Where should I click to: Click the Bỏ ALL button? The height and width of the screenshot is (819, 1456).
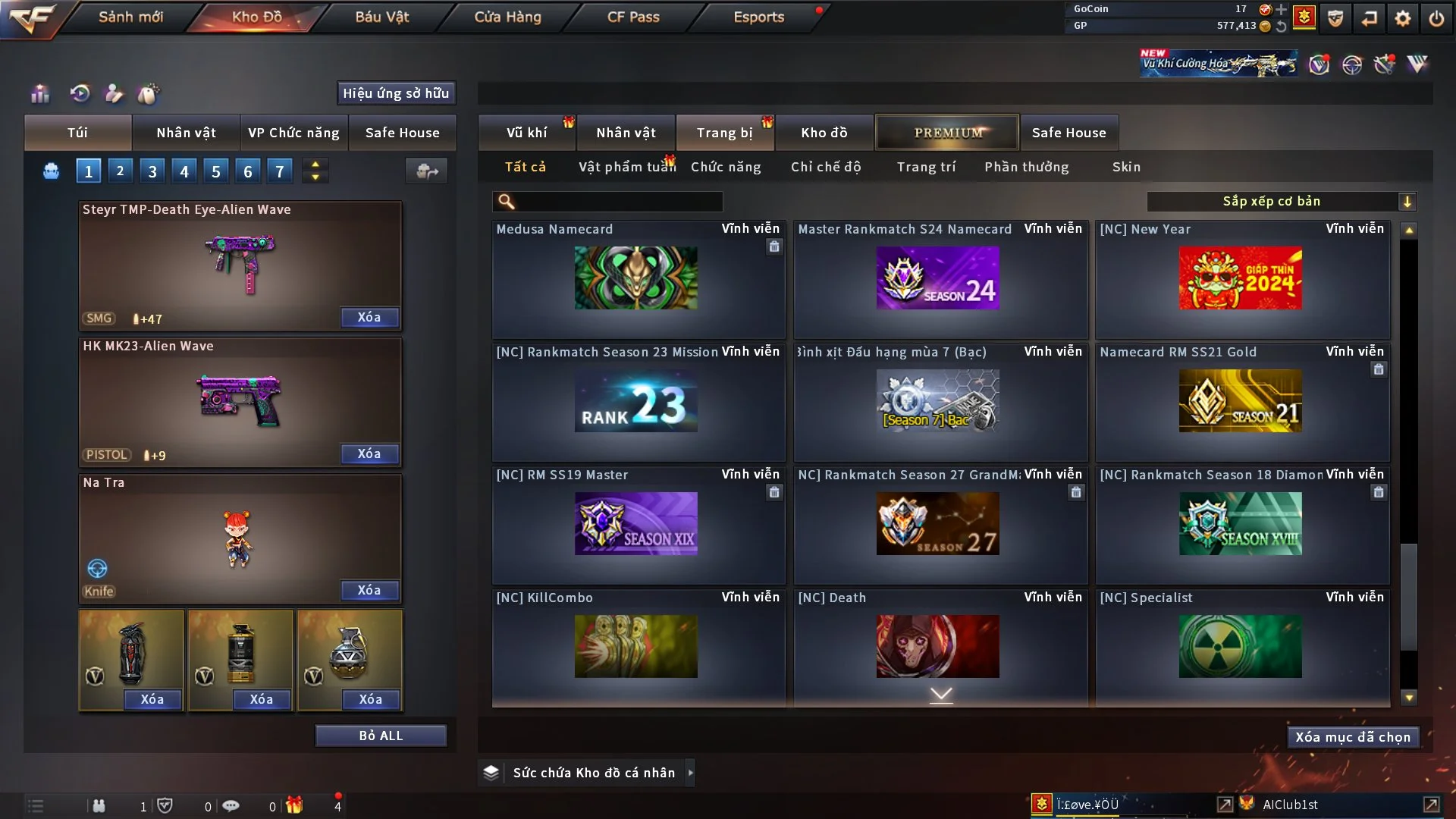(381, 736)
